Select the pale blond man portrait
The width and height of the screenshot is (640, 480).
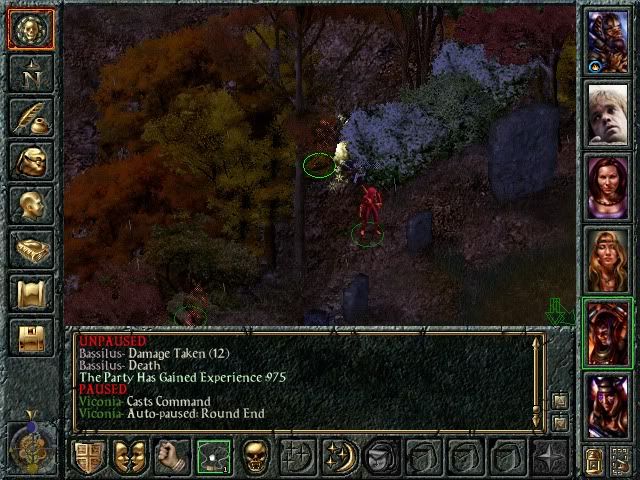tap(607, 113)
